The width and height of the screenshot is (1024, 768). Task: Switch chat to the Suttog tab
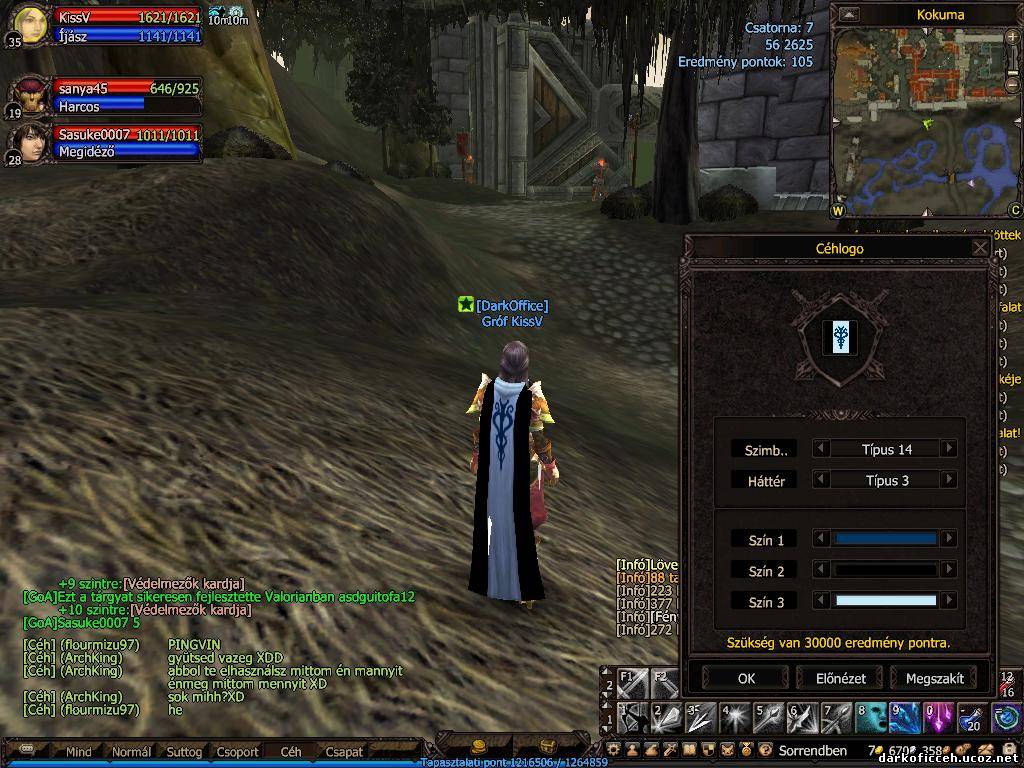pos(184,752)
